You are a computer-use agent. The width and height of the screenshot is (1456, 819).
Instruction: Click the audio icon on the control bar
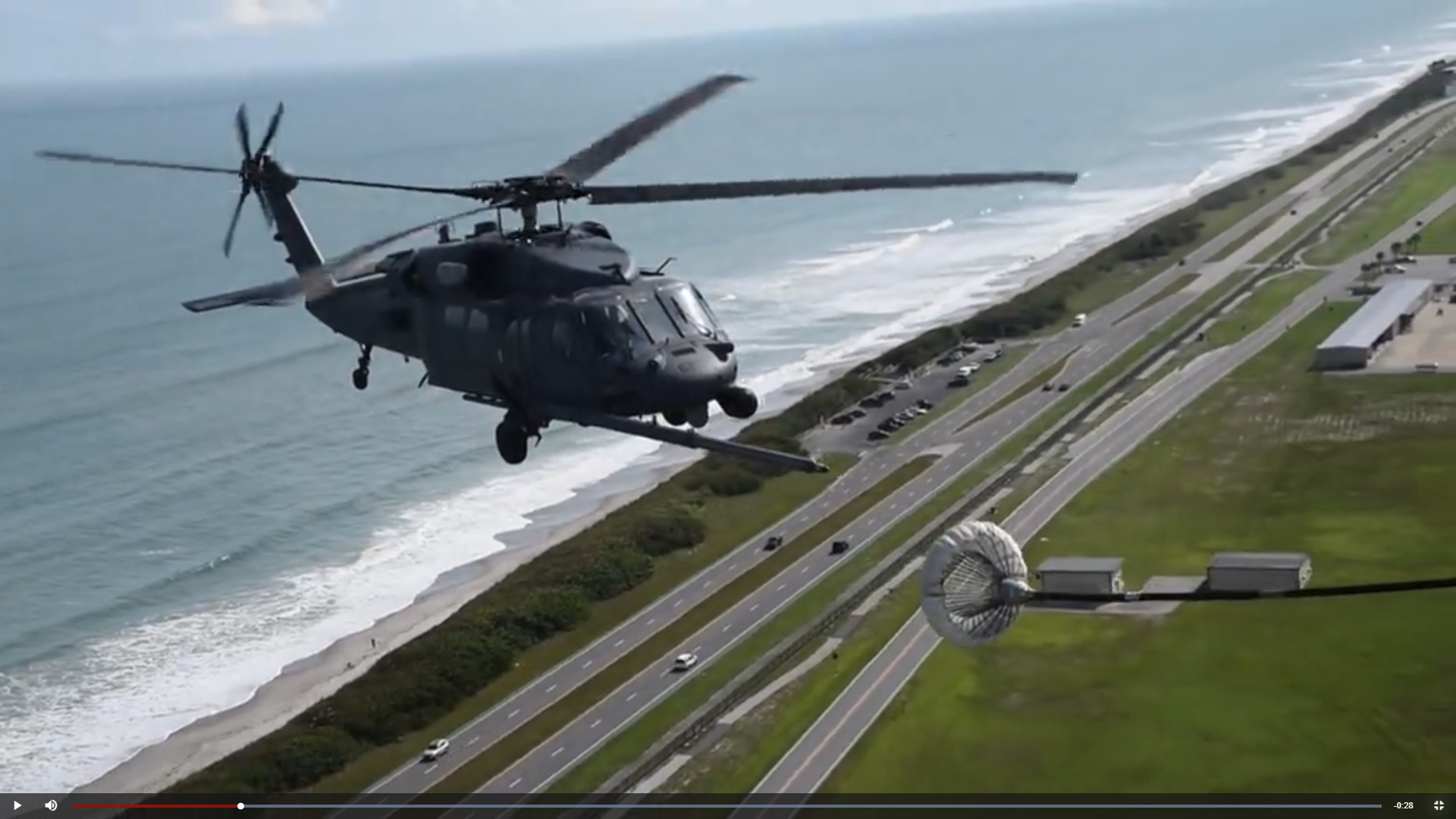(x=51, y=805)
